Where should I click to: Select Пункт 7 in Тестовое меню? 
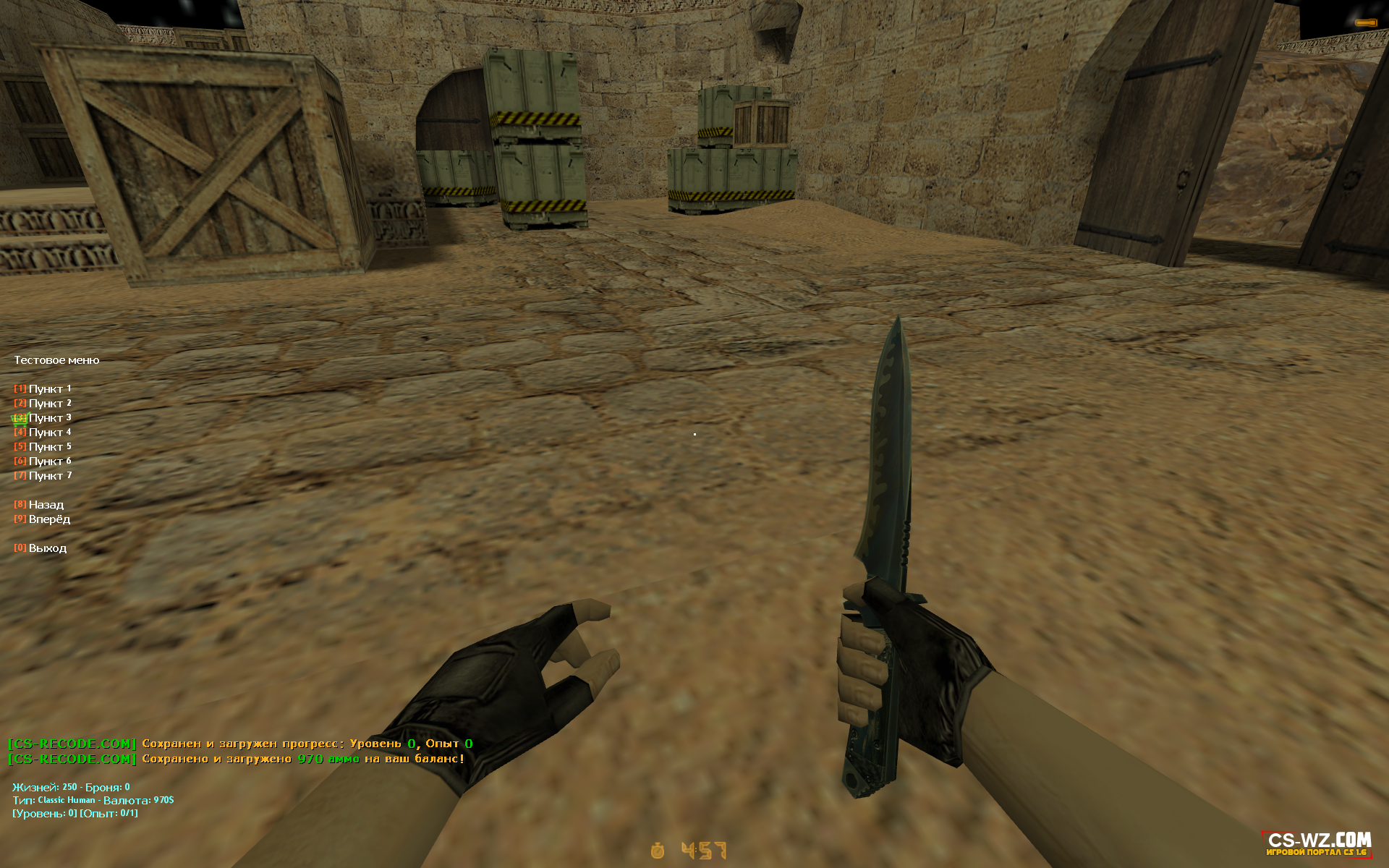coord(45,476)
